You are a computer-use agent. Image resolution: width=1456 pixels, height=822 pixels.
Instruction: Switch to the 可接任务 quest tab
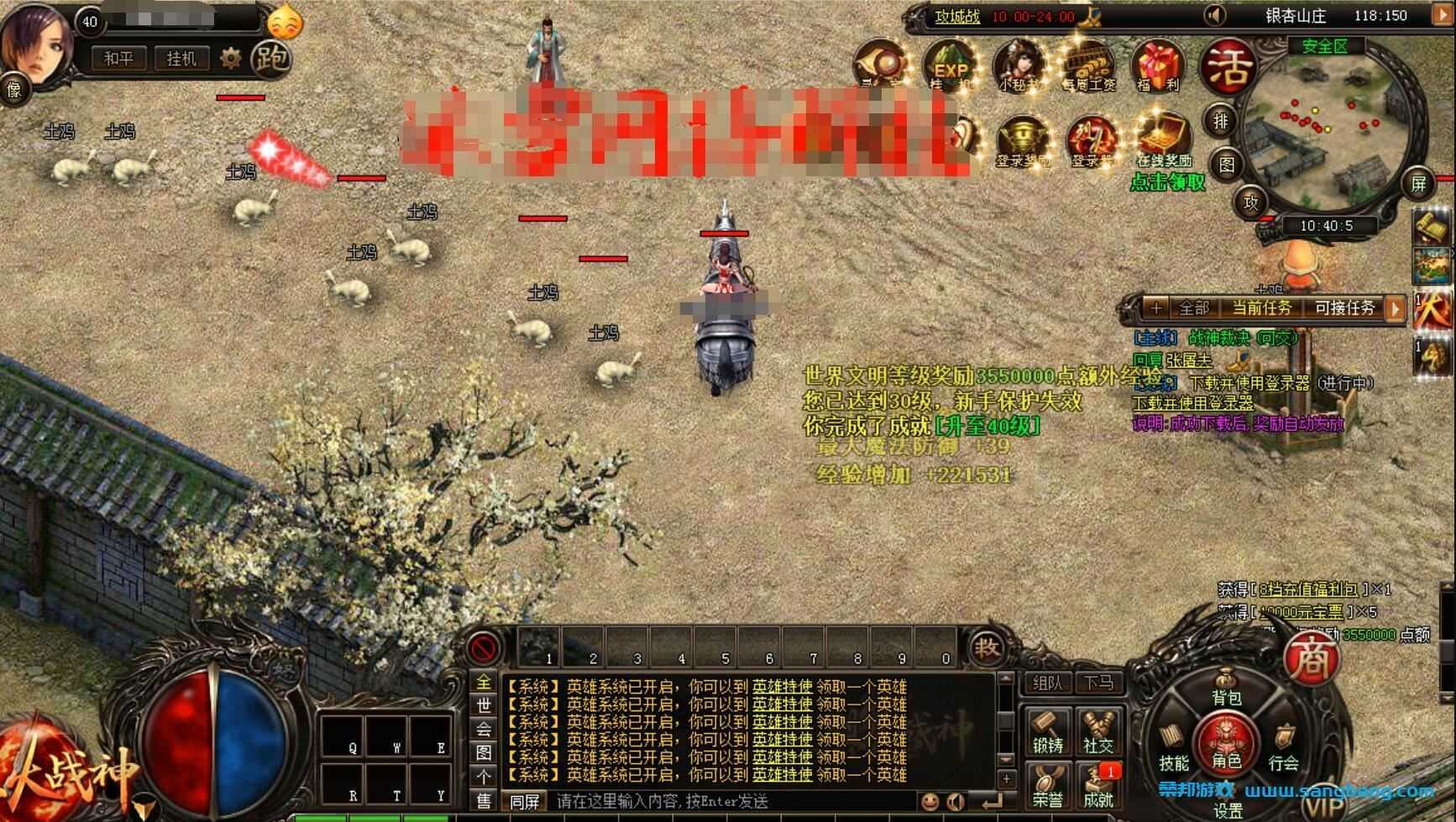1344,308
